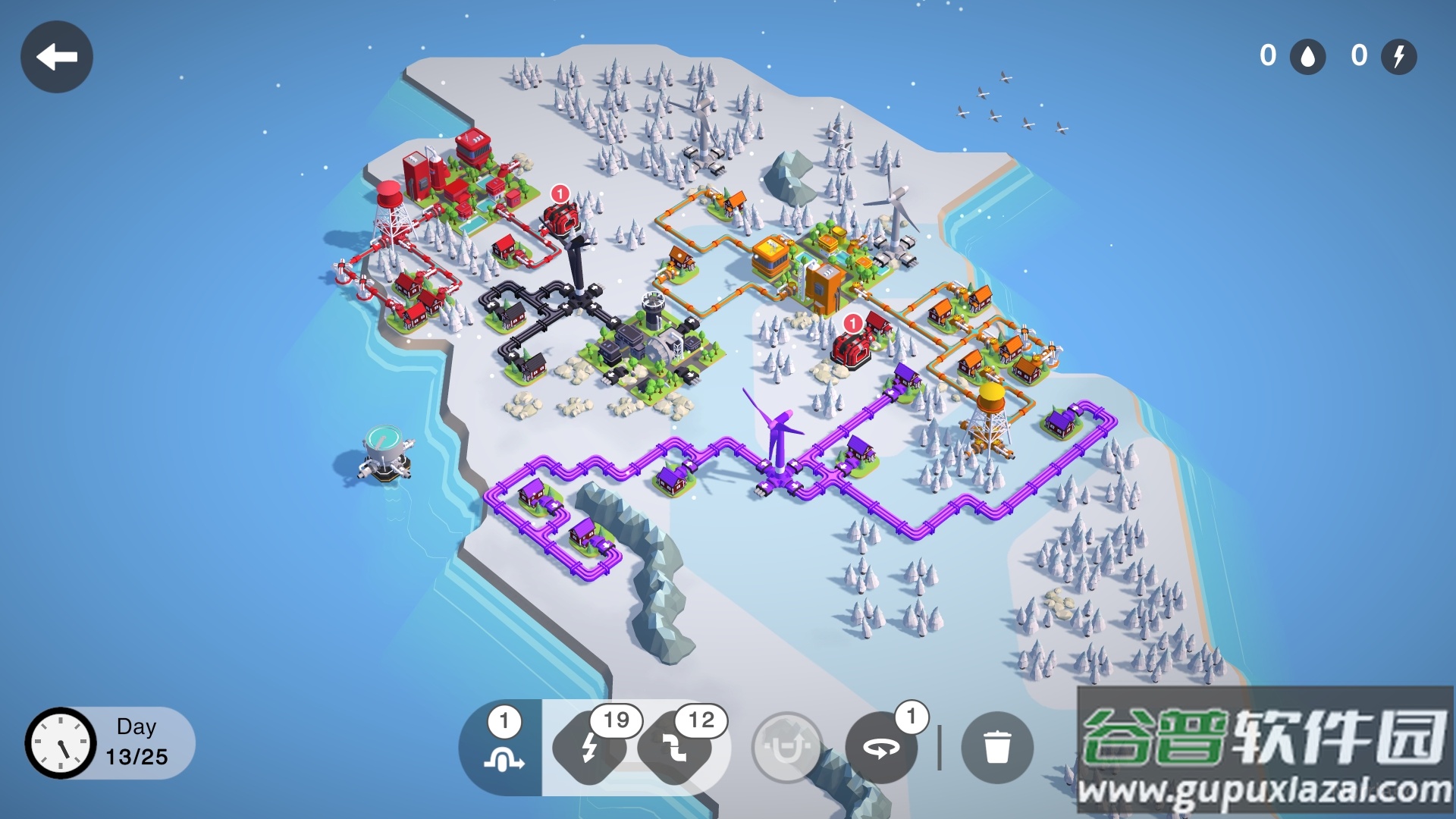Select the bent pipe tool
Screen dimensions: 1456x819
coord(674,748)
